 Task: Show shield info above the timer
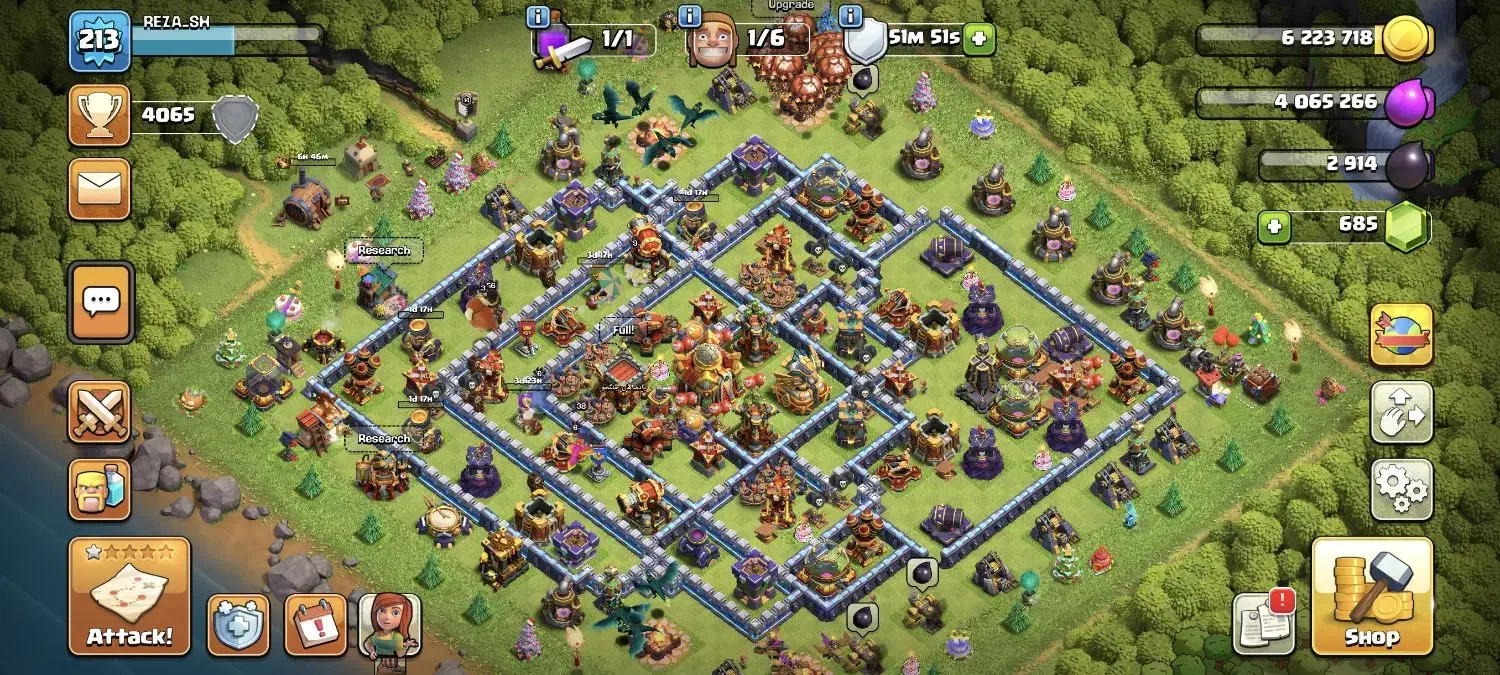point(851,16)
